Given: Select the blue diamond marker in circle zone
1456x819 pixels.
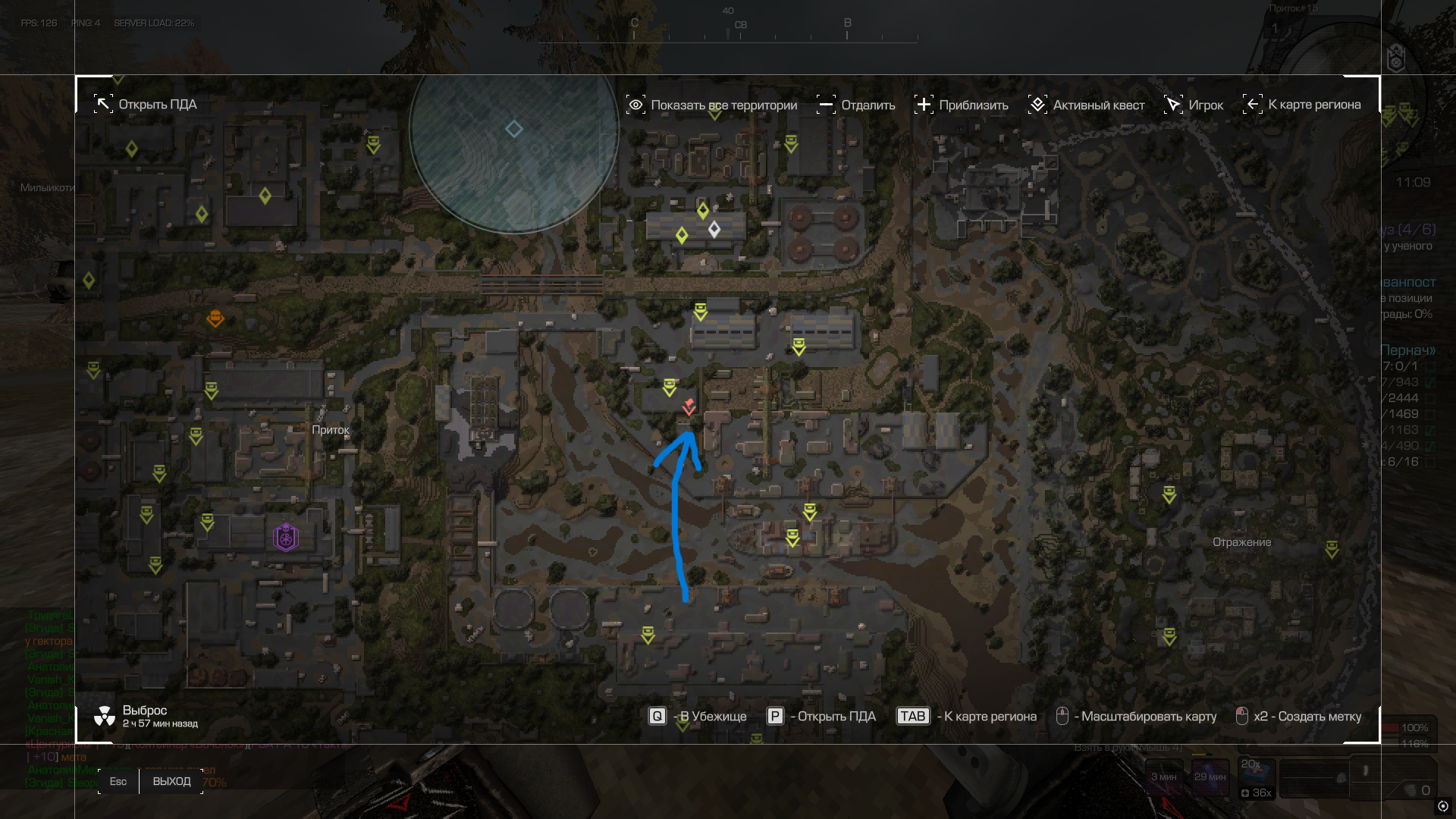Looking at the screenshot, I should (x=514, y=129).
